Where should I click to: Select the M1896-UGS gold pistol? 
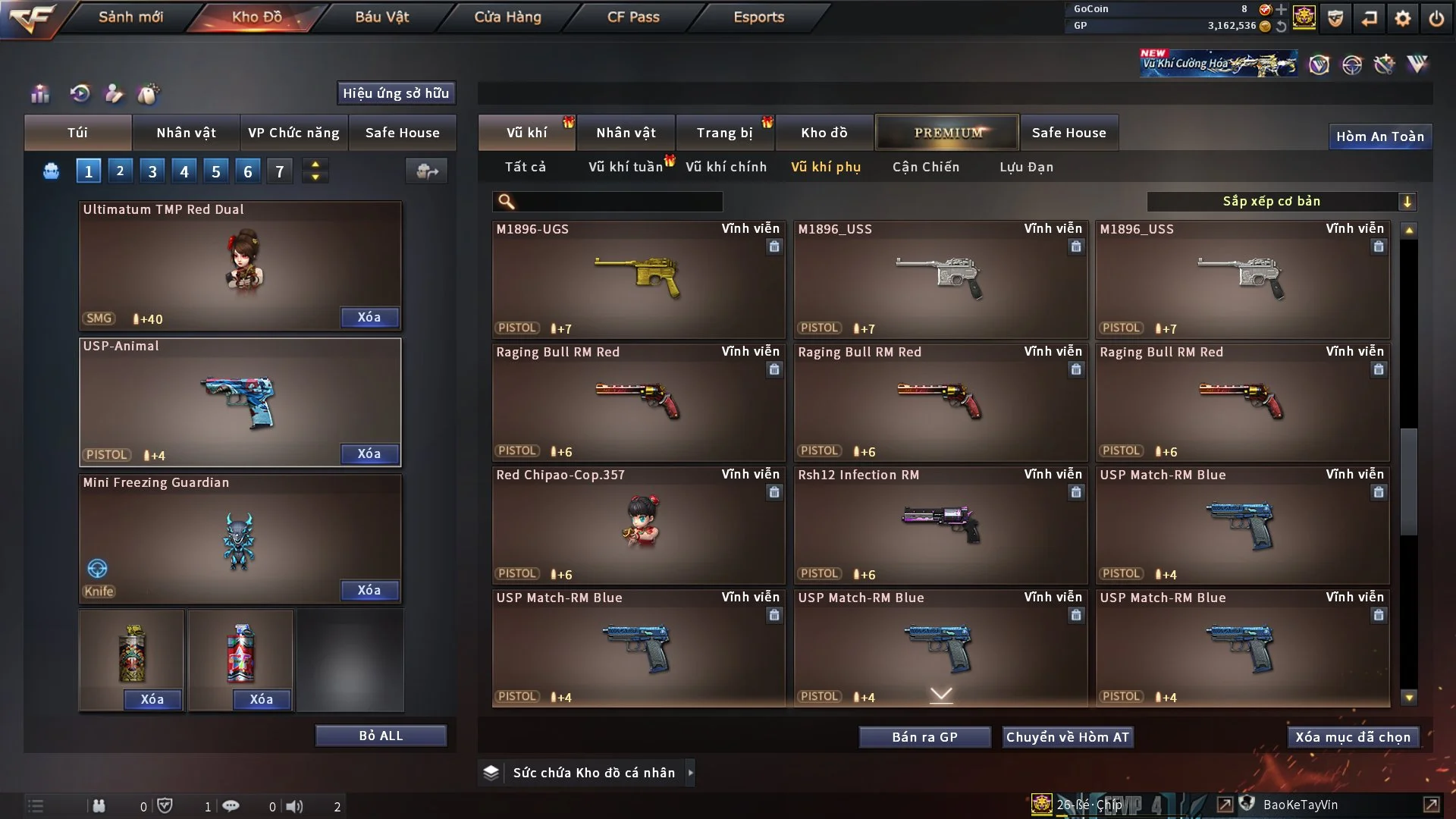point(638,279)
